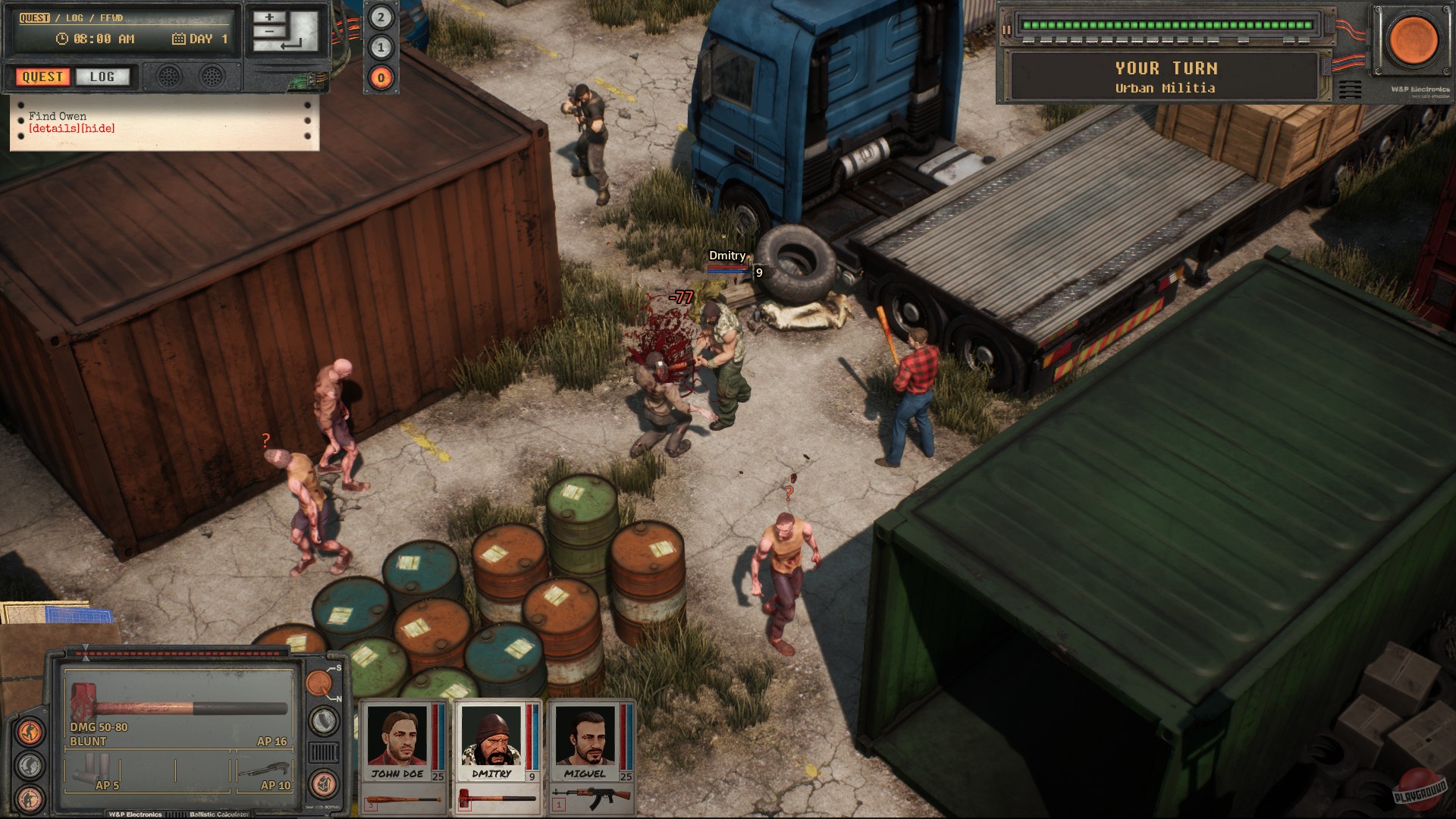Hide the Find Owen quest note

(99, 129)
